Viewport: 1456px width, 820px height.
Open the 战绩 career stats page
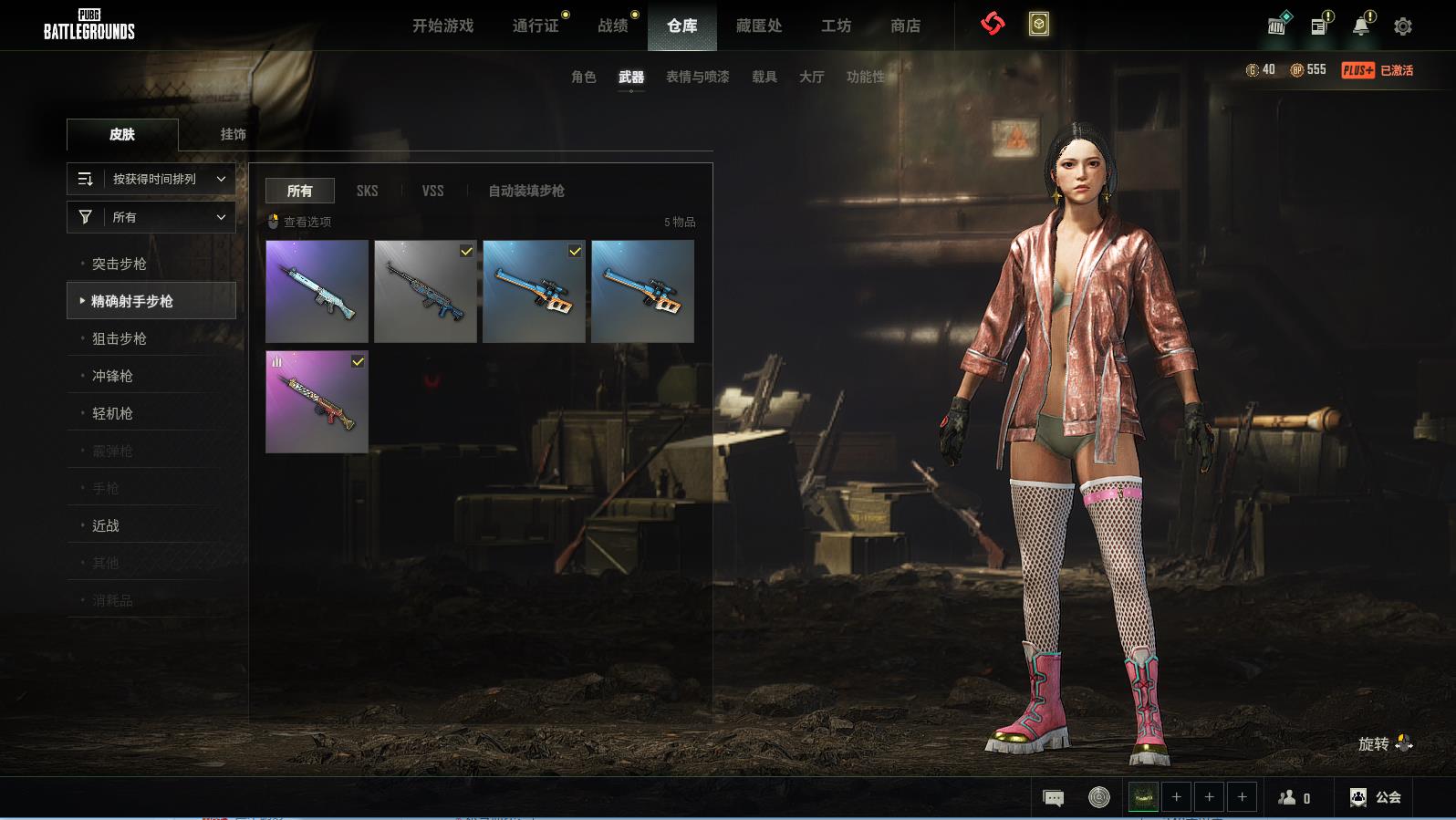point(613,26)
